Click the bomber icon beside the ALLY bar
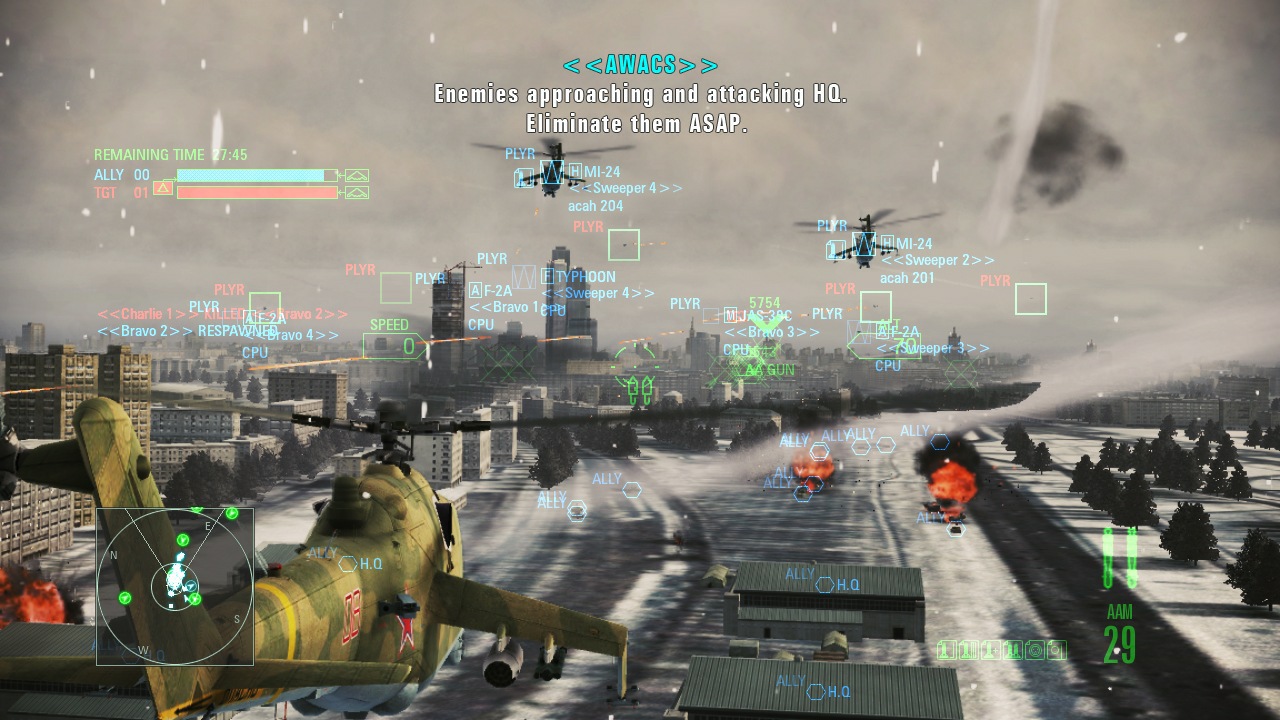The height and width of the screenshot is (720, 1280). point(356,176)
